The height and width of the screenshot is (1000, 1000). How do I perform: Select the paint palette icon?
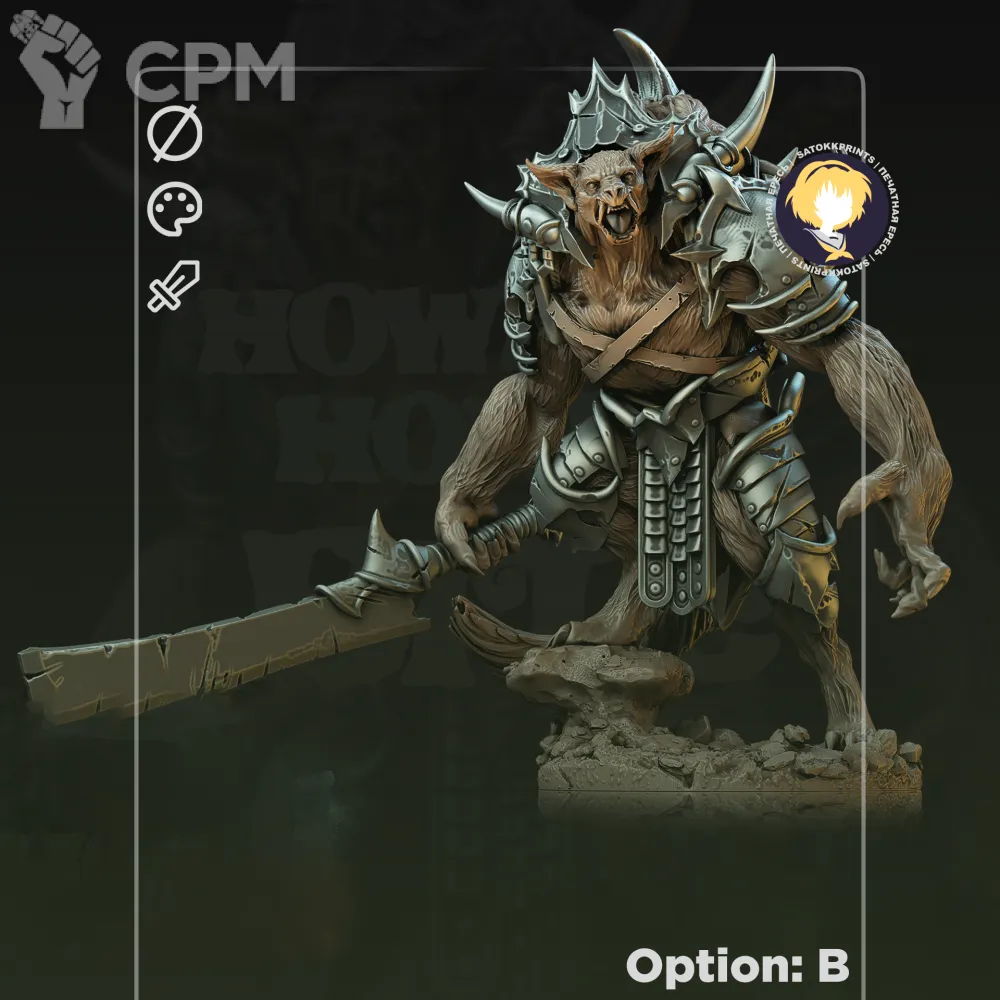pos(175,210)
